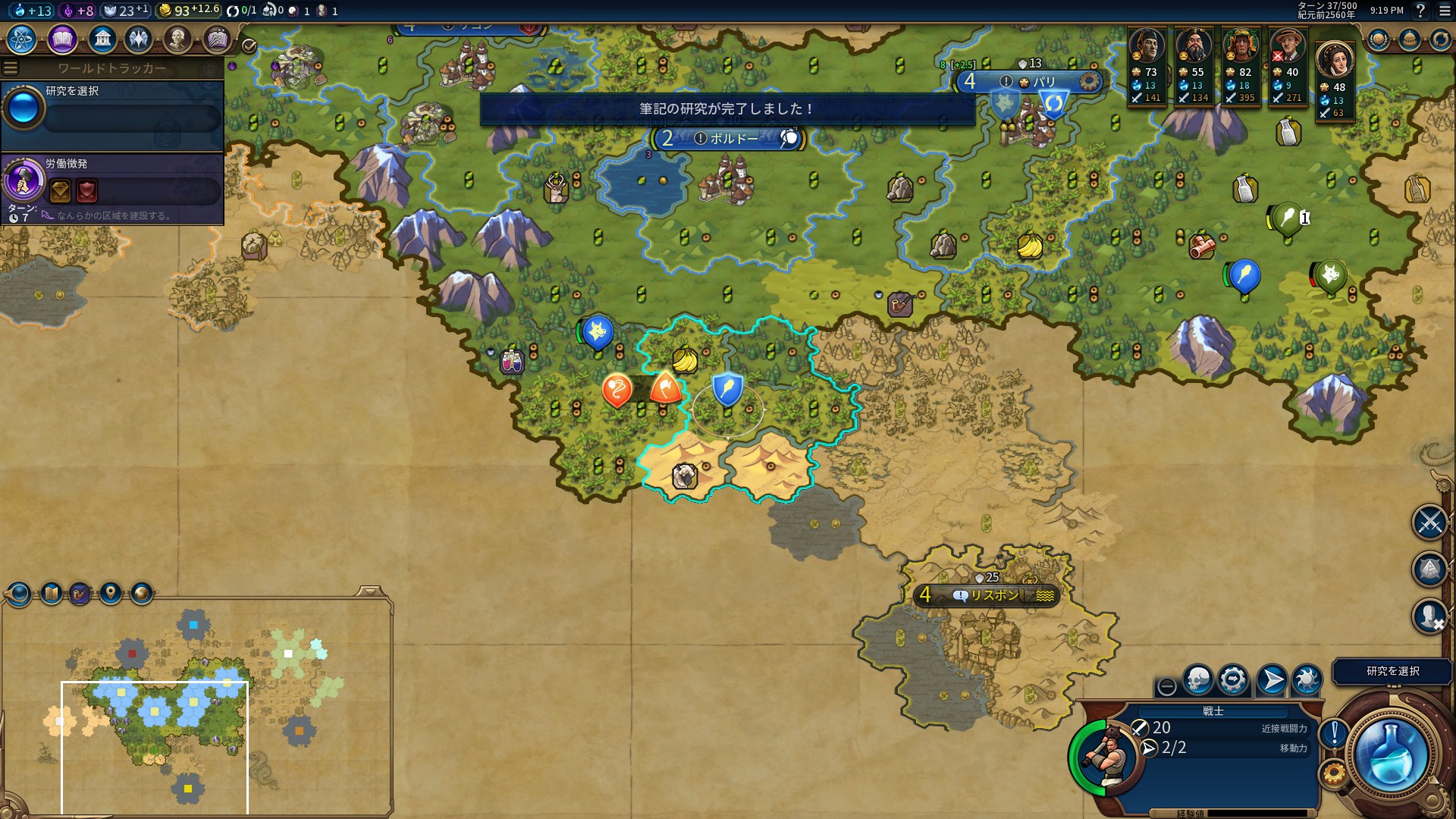Viewport: 1456px width, 819px height.
Task: Open the government screen temple icon
Action: [102, 39]
